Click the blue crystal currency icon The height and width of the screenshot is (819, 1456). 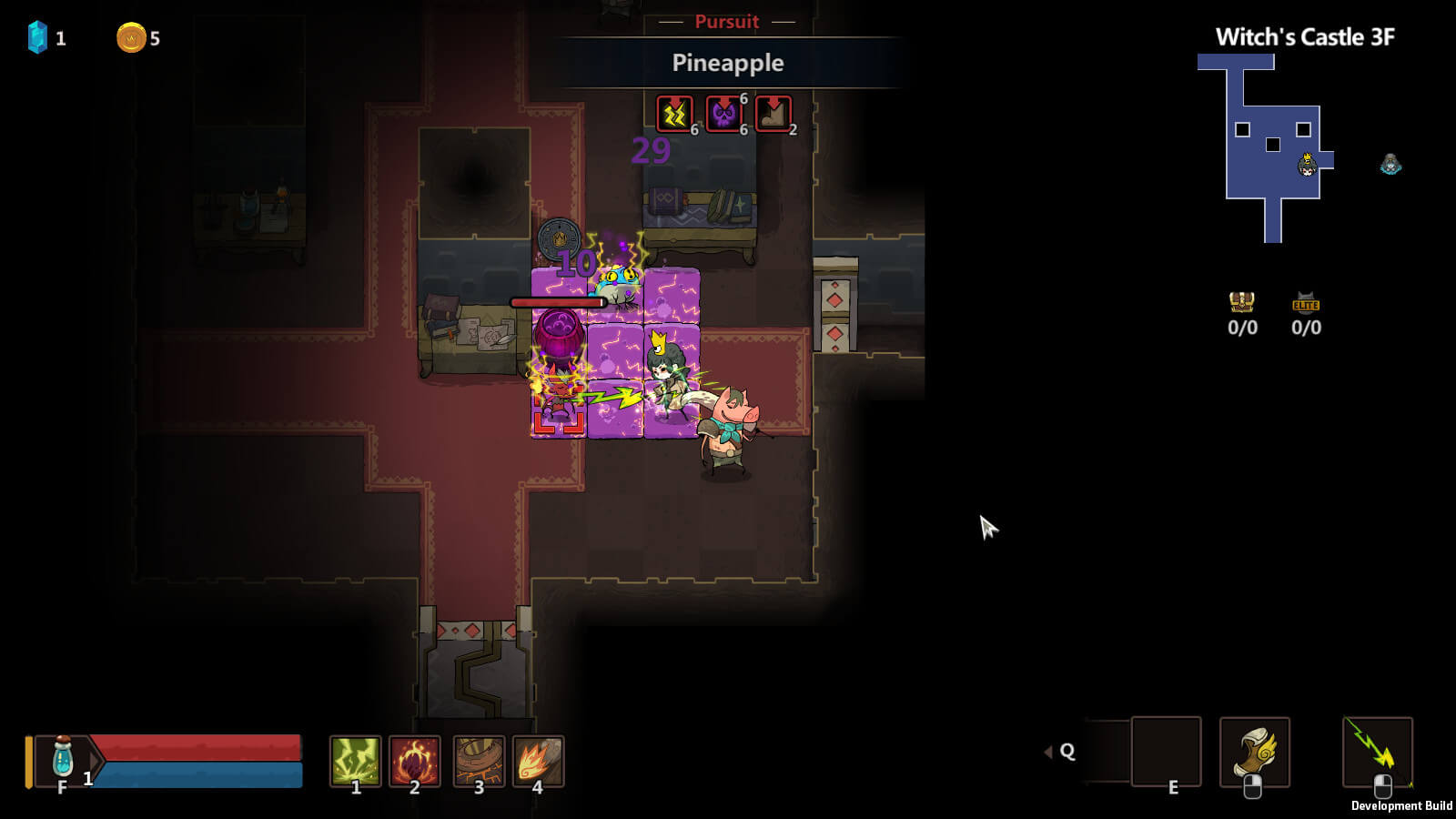click(37, 37)
